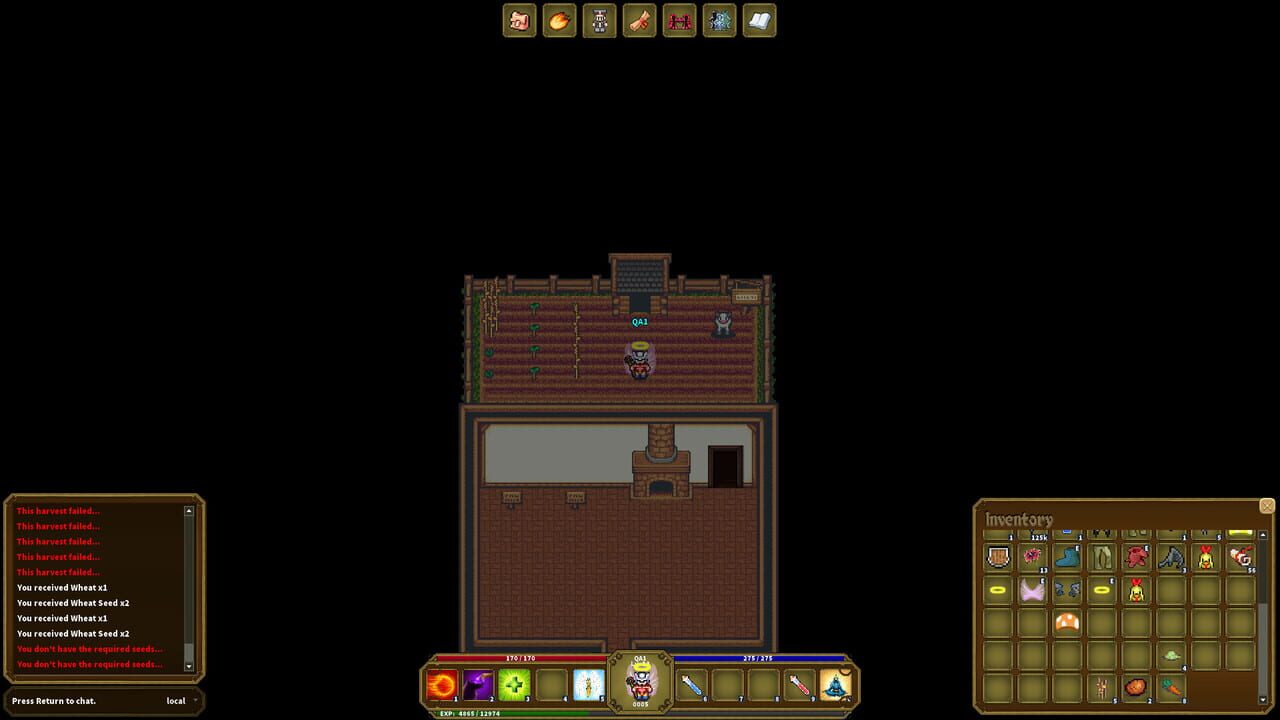Open the character equipment menu

pos(599,21)
